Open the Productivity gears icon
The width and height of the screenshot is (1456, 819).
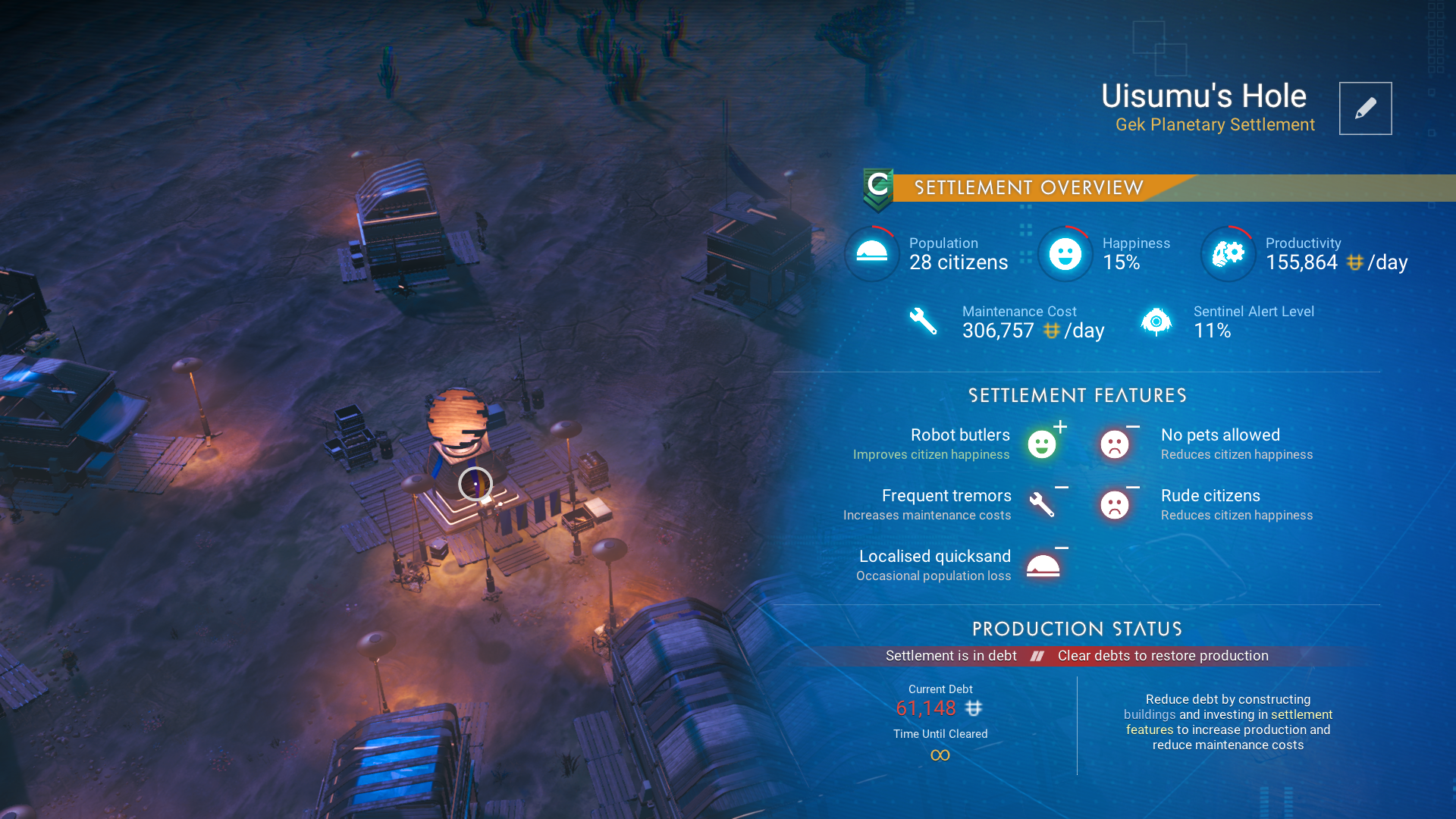[x=1228, y=253]
